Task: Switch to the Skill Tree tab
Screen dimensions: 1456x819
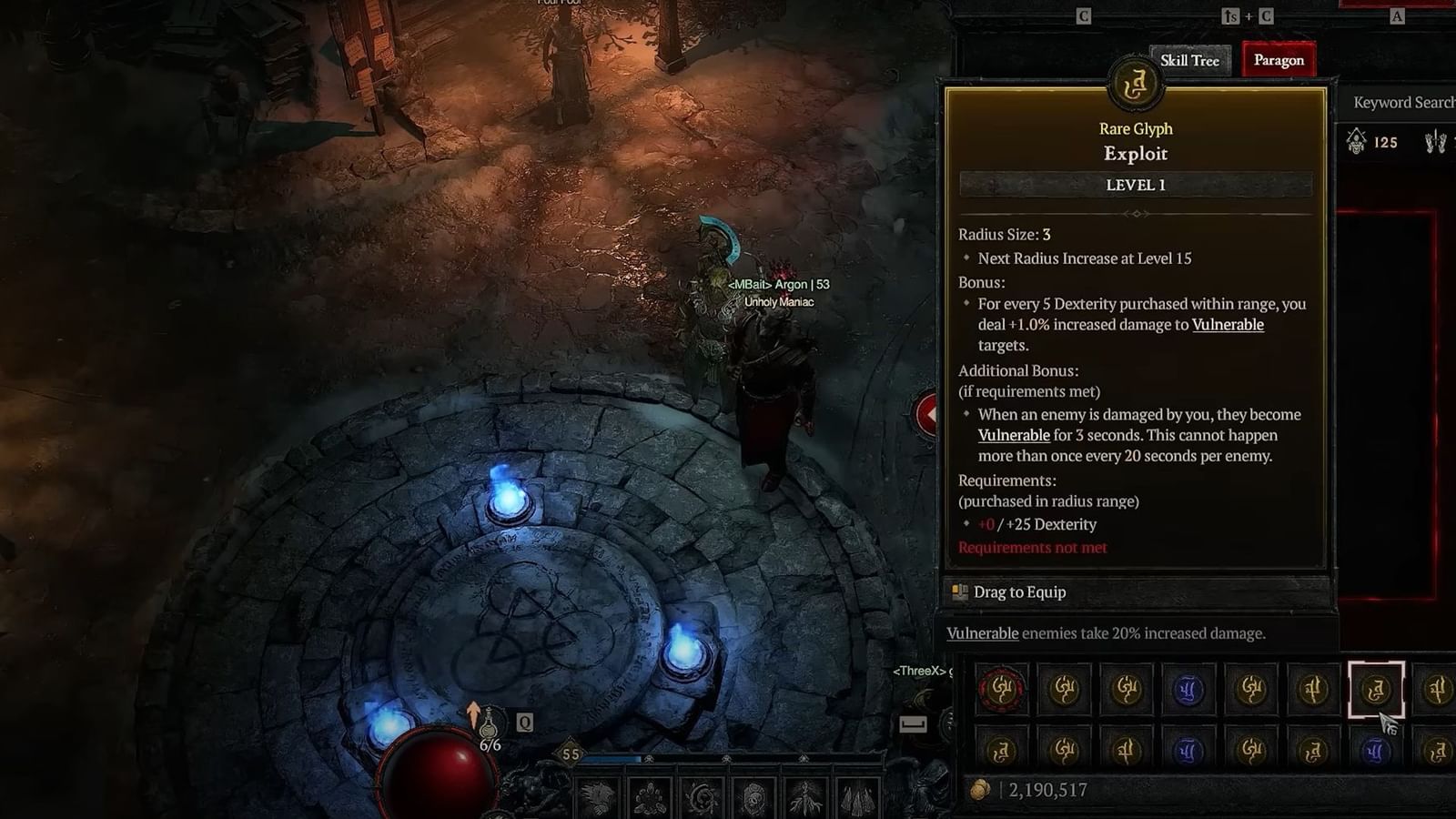Action: pos(1189,60)
